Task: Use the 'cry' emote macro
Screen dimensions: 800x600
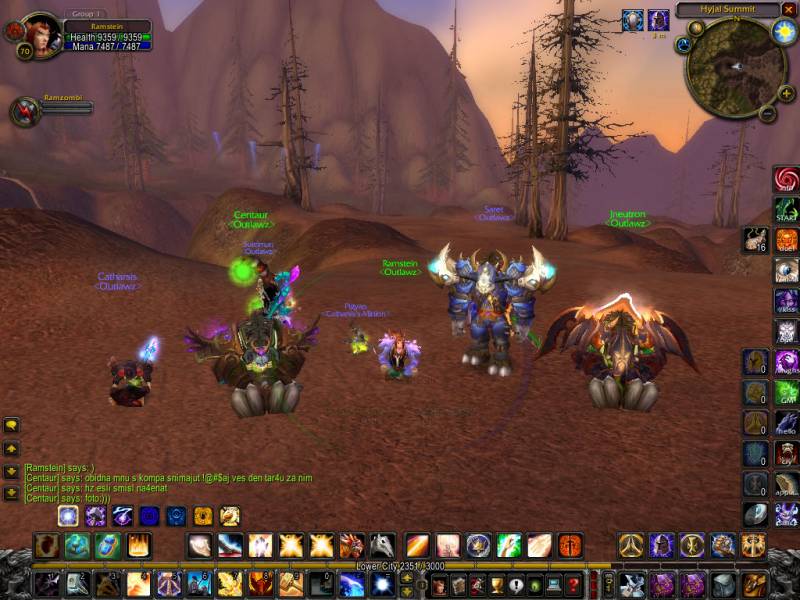Action: 786,453
